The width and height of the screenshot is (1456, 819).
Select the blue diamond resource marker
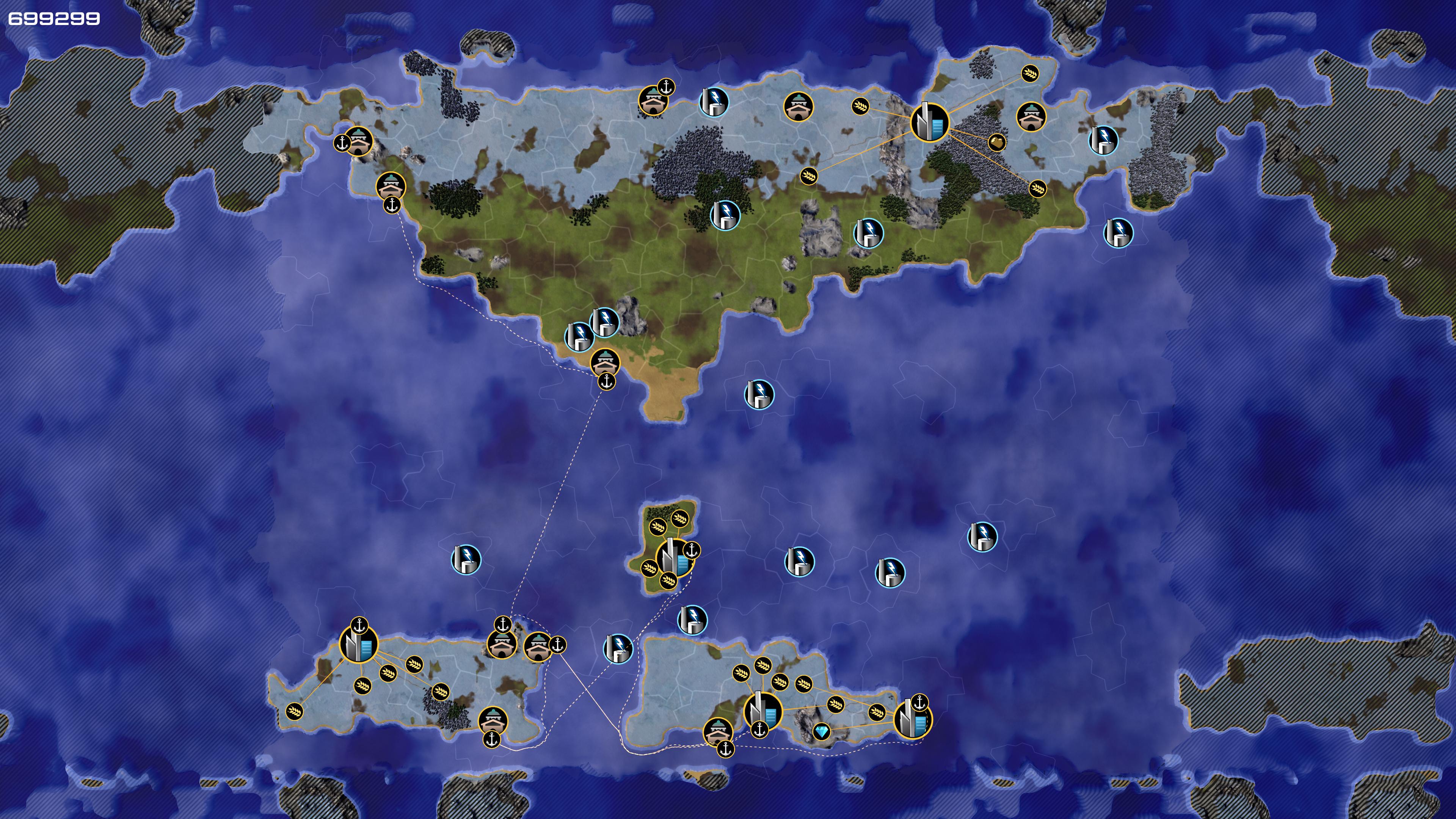tap(822, 732)
